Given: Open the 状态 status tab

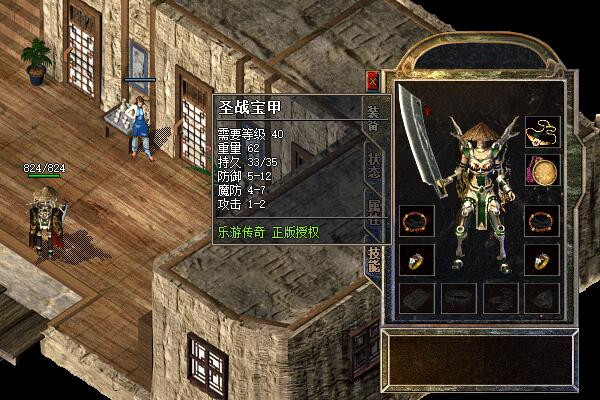Looking at the screenshot, I should 373,165.
